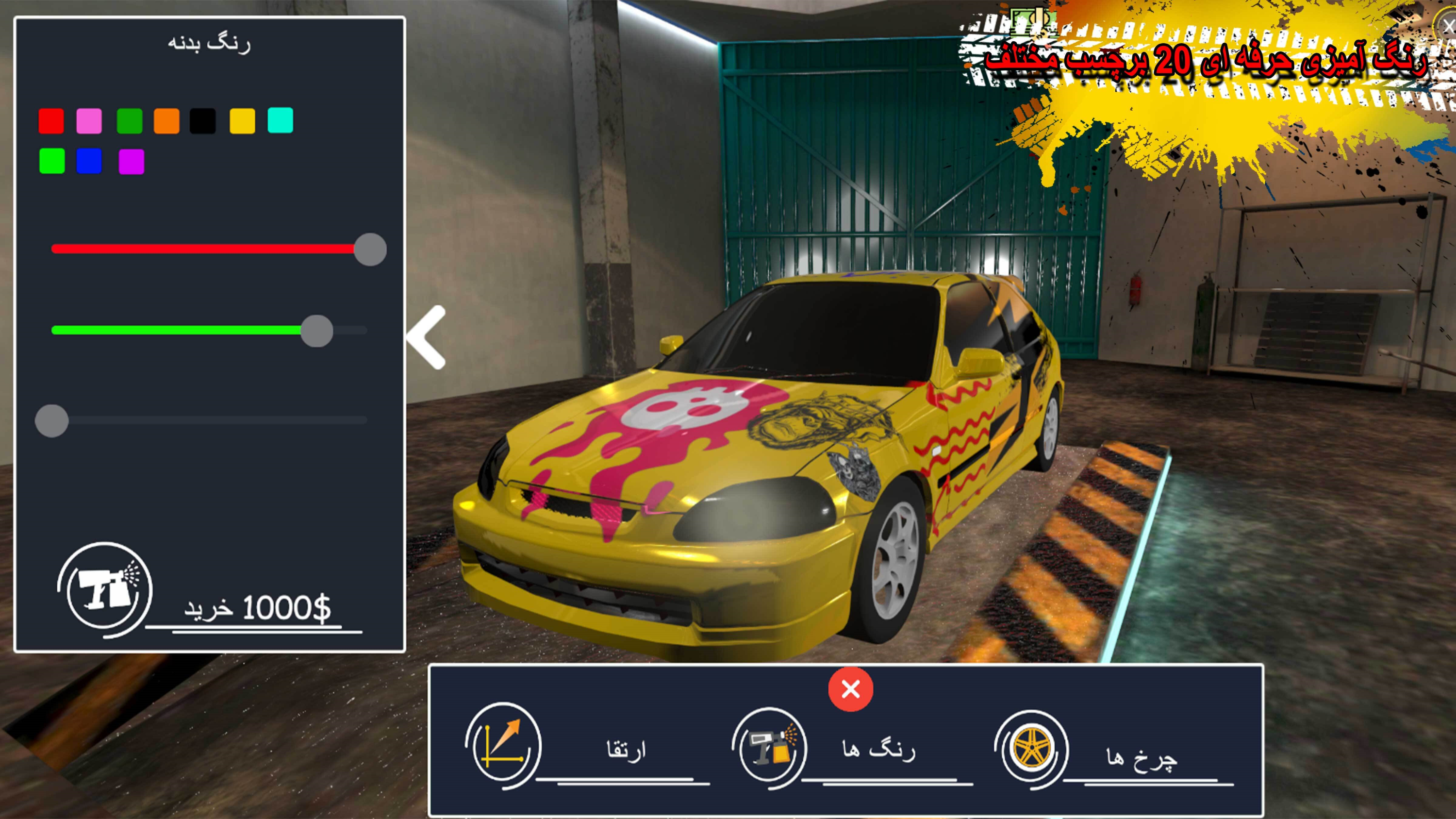This screenshot has height=819, width=1456.
Task: Choose the blue color swatch
Action: pyautogui.click(x=89, y=161)
